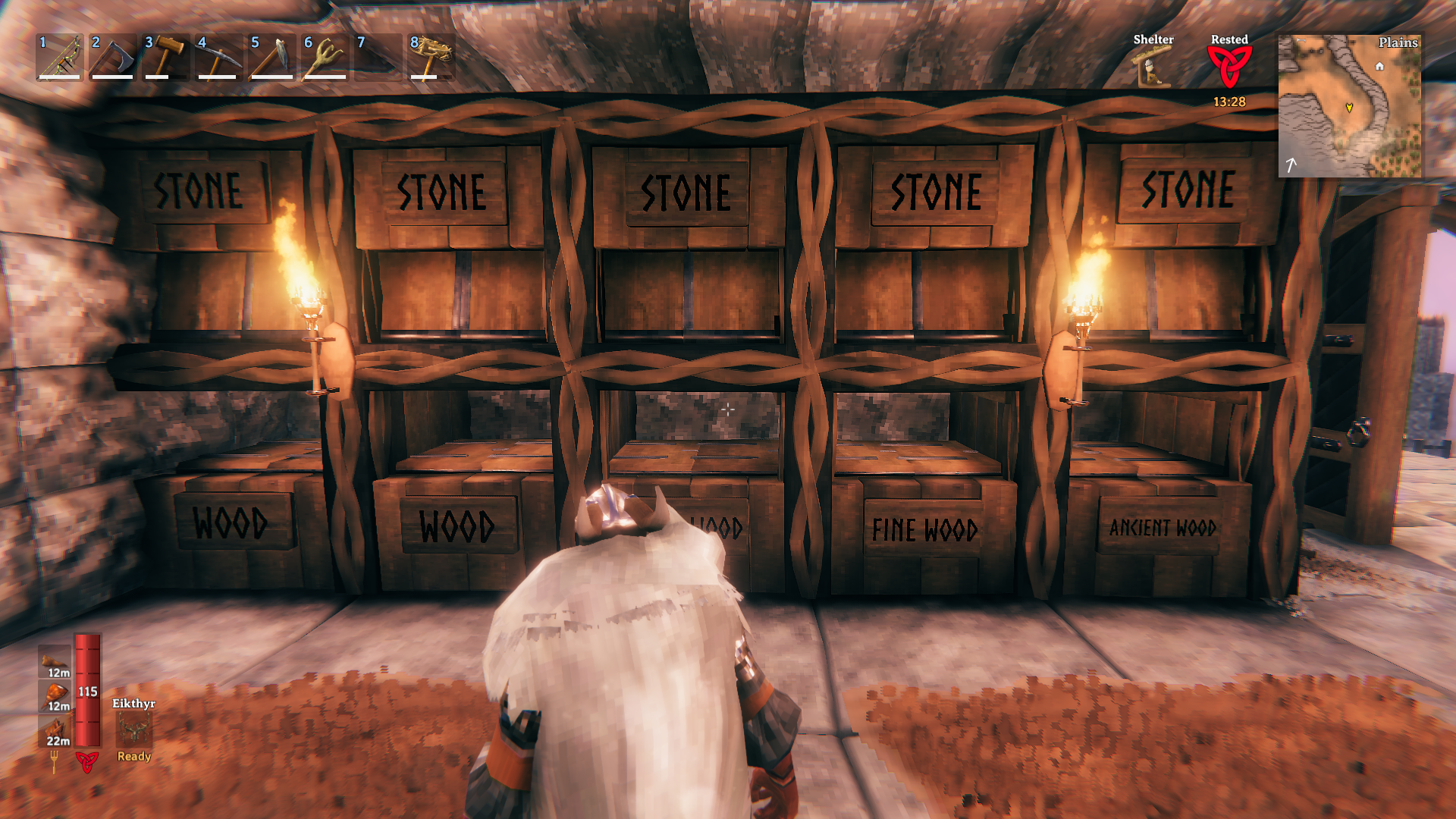Equip the axe in hotbar slot 2
The width and height of the screenshot is (1456, 819).
click(113, 57)
